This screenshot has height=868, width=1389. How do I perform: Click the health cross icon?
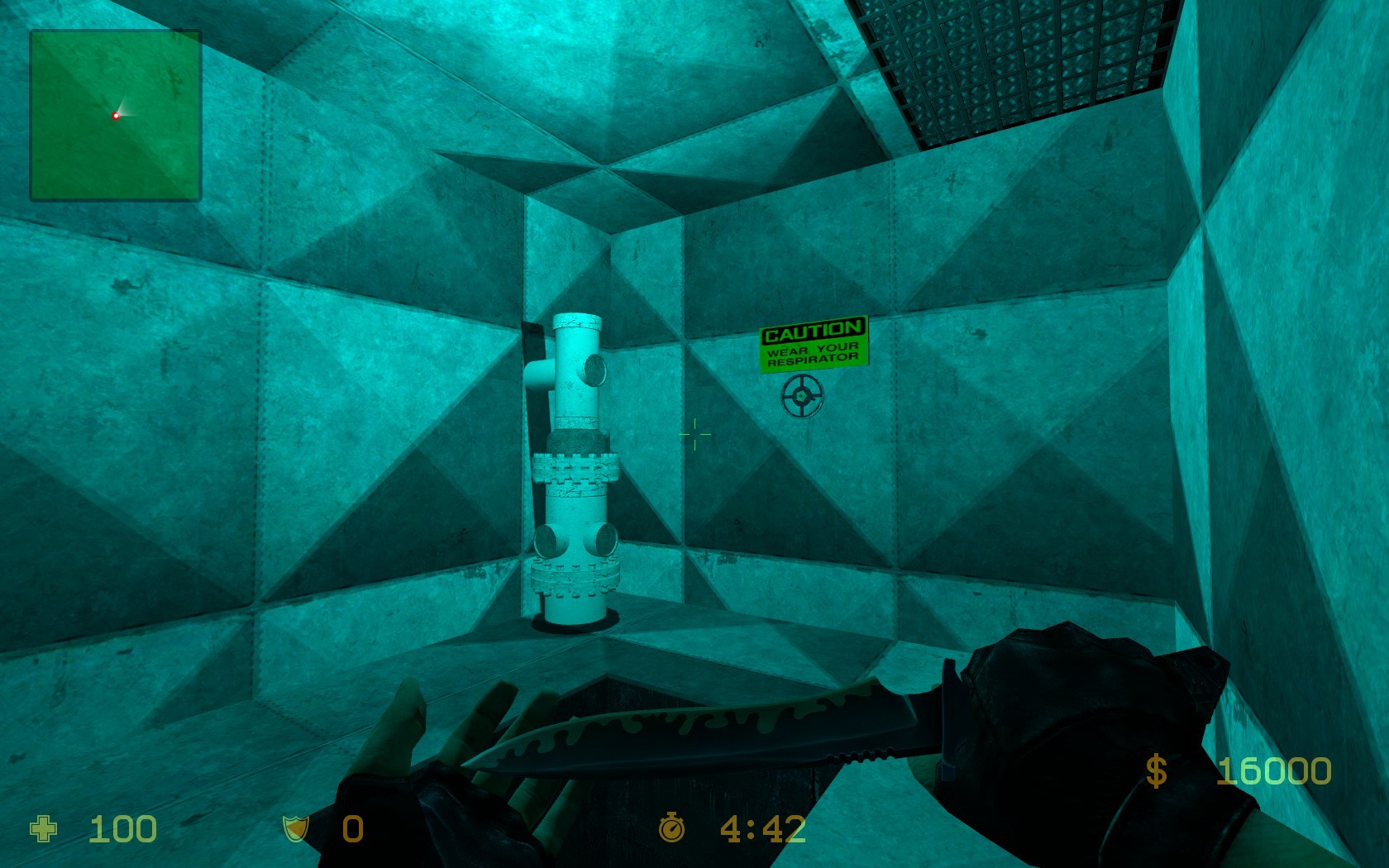pyautogui.click(x=45, y=827)
